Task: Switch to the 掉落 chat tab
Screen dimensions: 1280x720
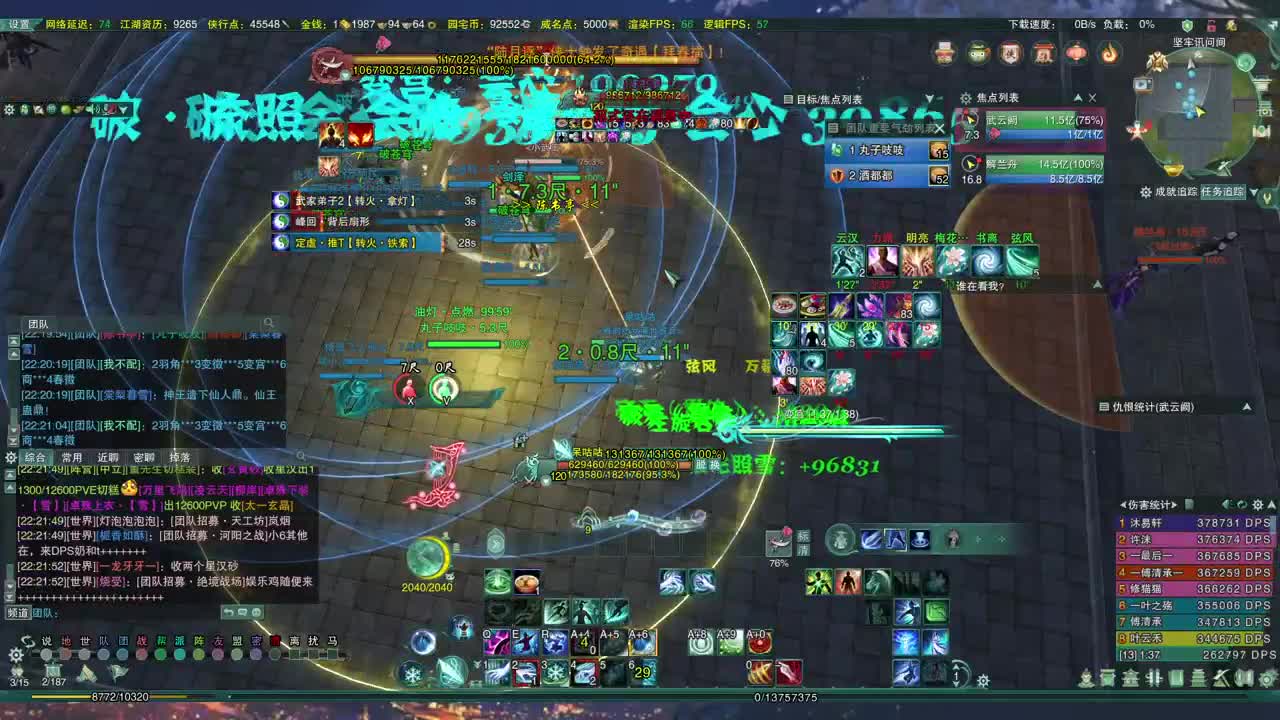Action: (x=180, y=457)
